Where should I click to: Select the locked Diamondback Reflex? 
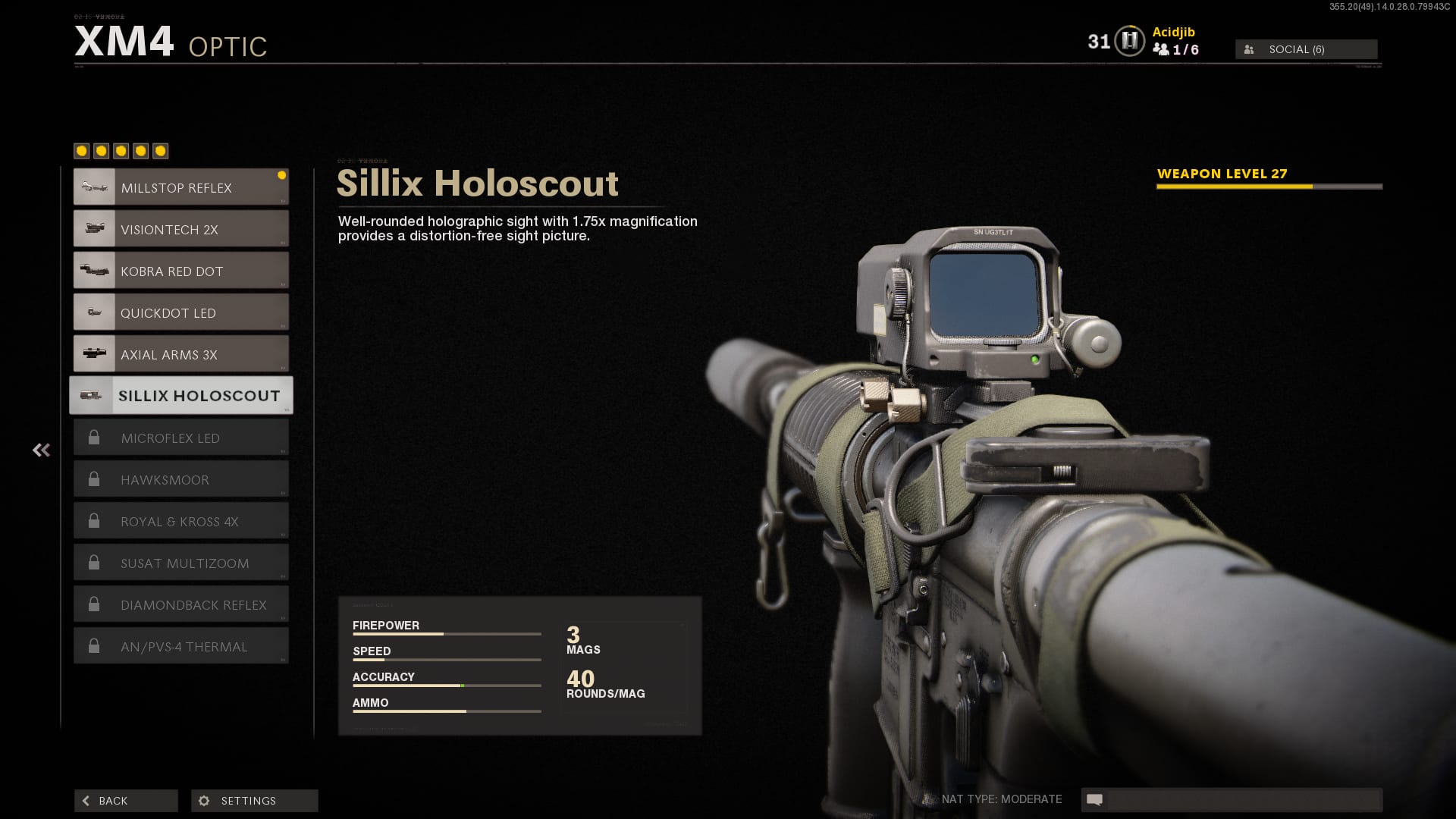point(180,604)
